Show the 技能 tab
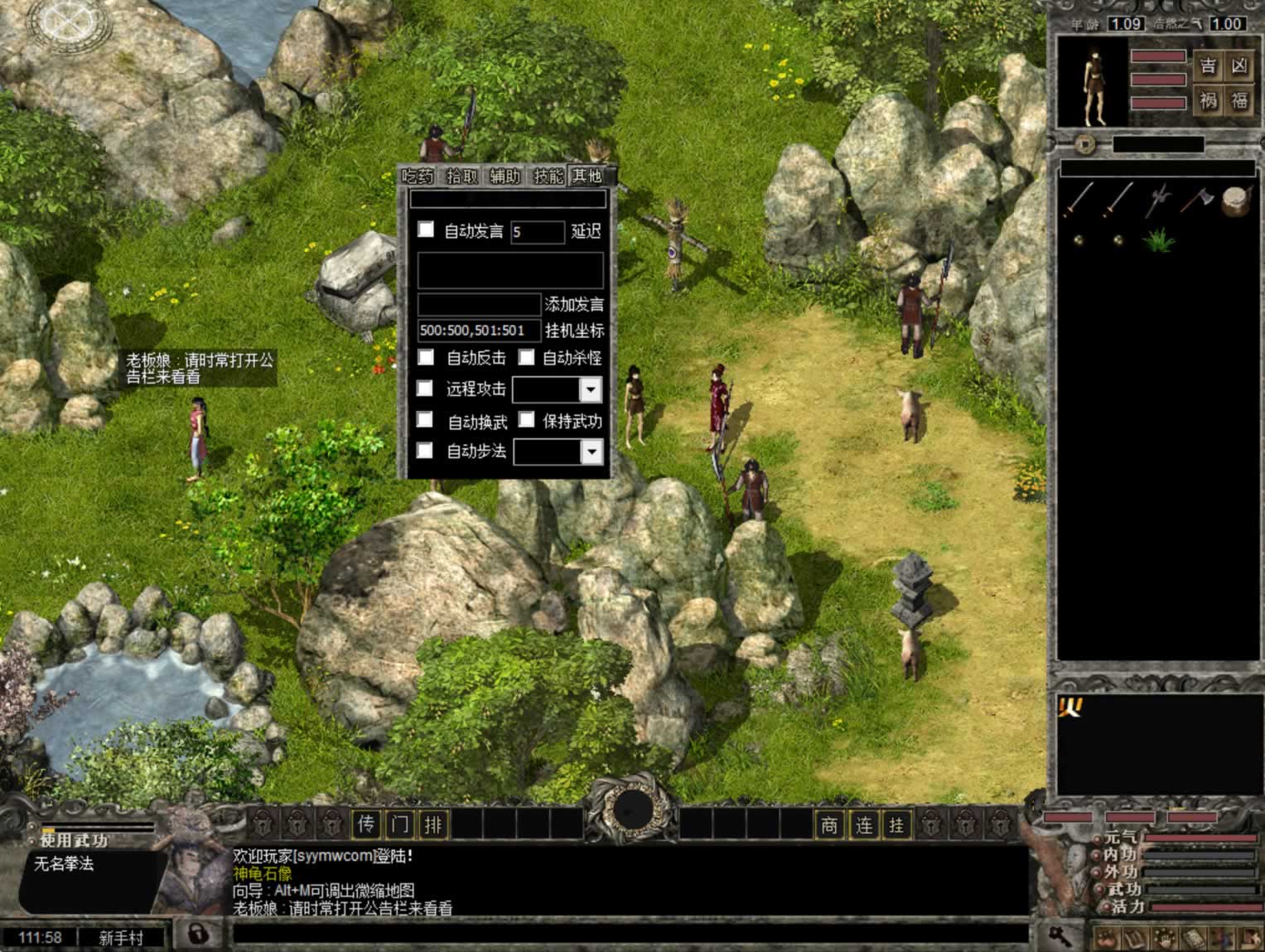This screenshot has height=952, width=1265. click(x=548, y=176)
